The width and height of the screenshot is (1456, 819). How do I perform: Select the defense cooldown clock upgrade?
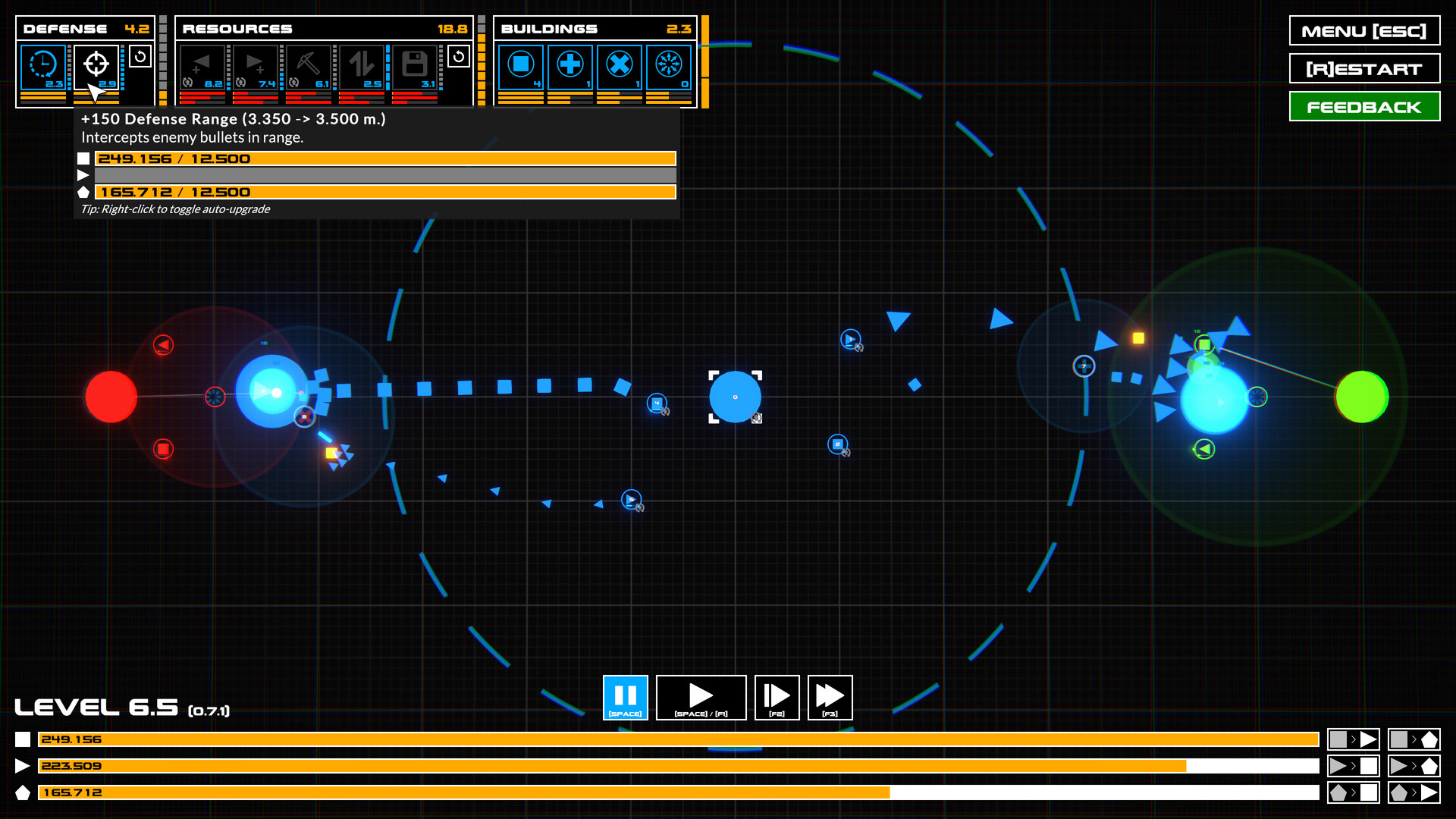coord(42,65)
